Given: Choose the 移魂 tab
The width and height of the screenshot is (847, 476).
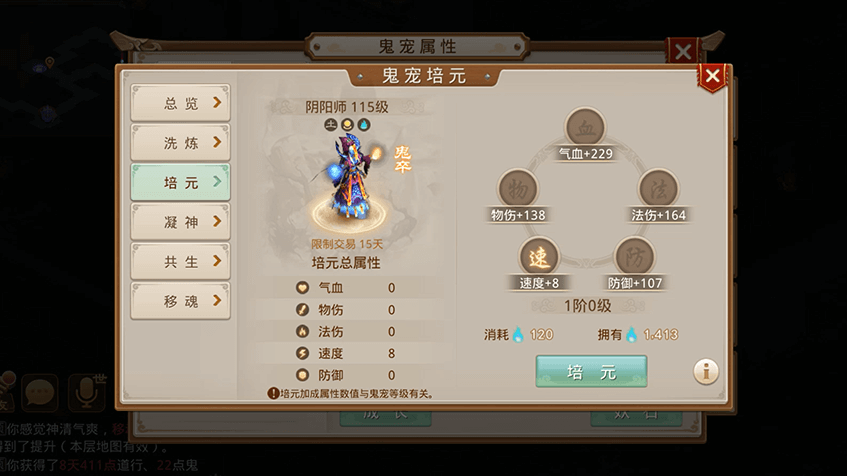Looking at the screenshot, I should (x=180, y=301).
